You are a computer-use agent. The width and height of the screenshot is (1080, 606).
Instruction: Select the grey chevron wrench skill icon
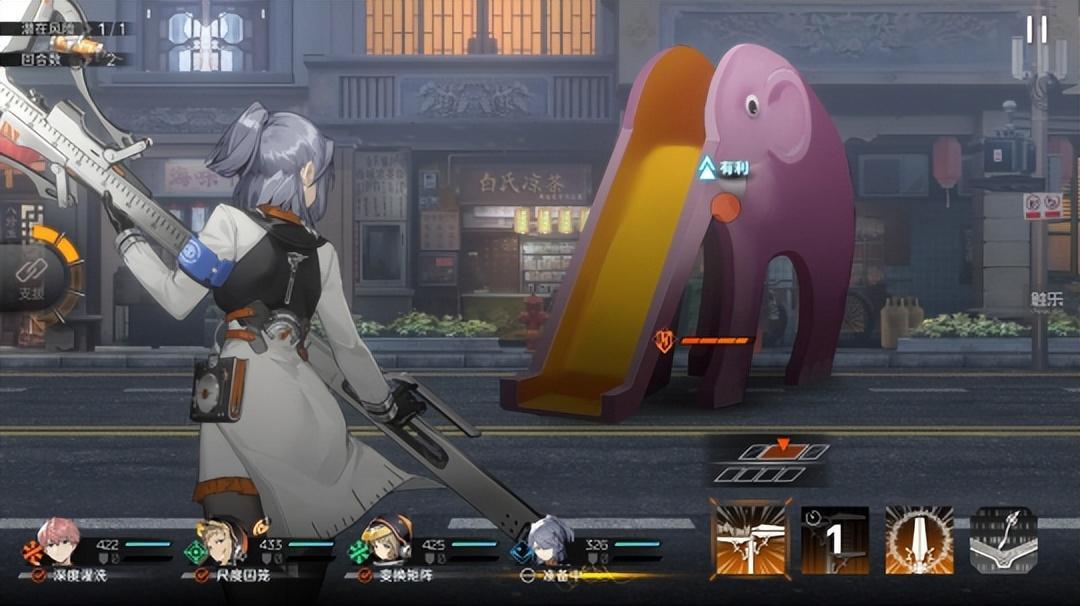click(x=1003, y=540)
